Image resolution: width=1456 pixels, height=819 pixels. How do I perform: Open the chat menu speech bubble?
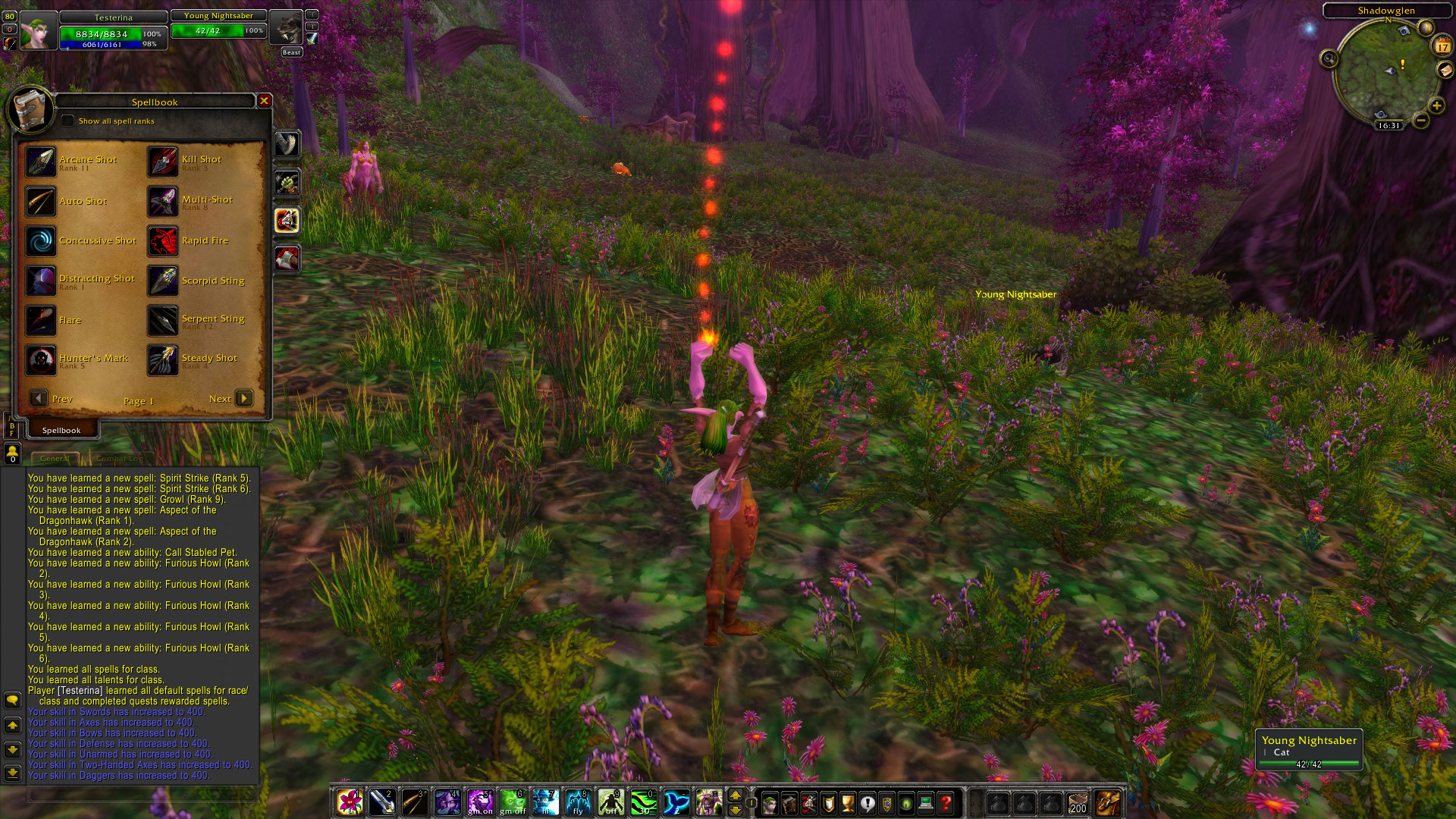click(11, 700)
